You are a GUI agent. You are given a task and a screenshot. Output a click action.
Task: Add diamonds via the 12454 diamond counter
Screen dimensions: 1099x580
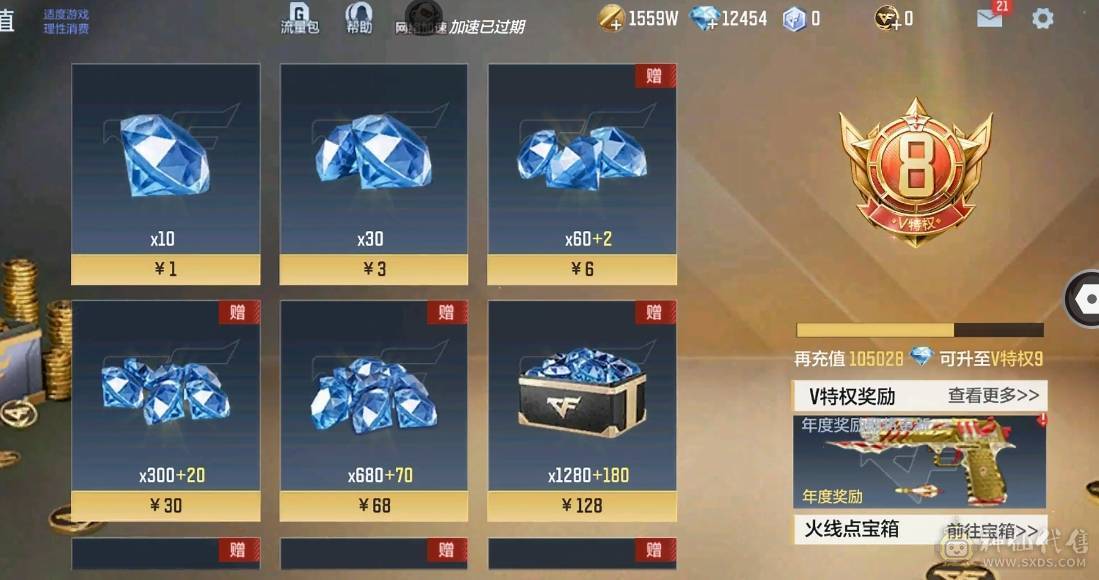click(x=705, y=18)
